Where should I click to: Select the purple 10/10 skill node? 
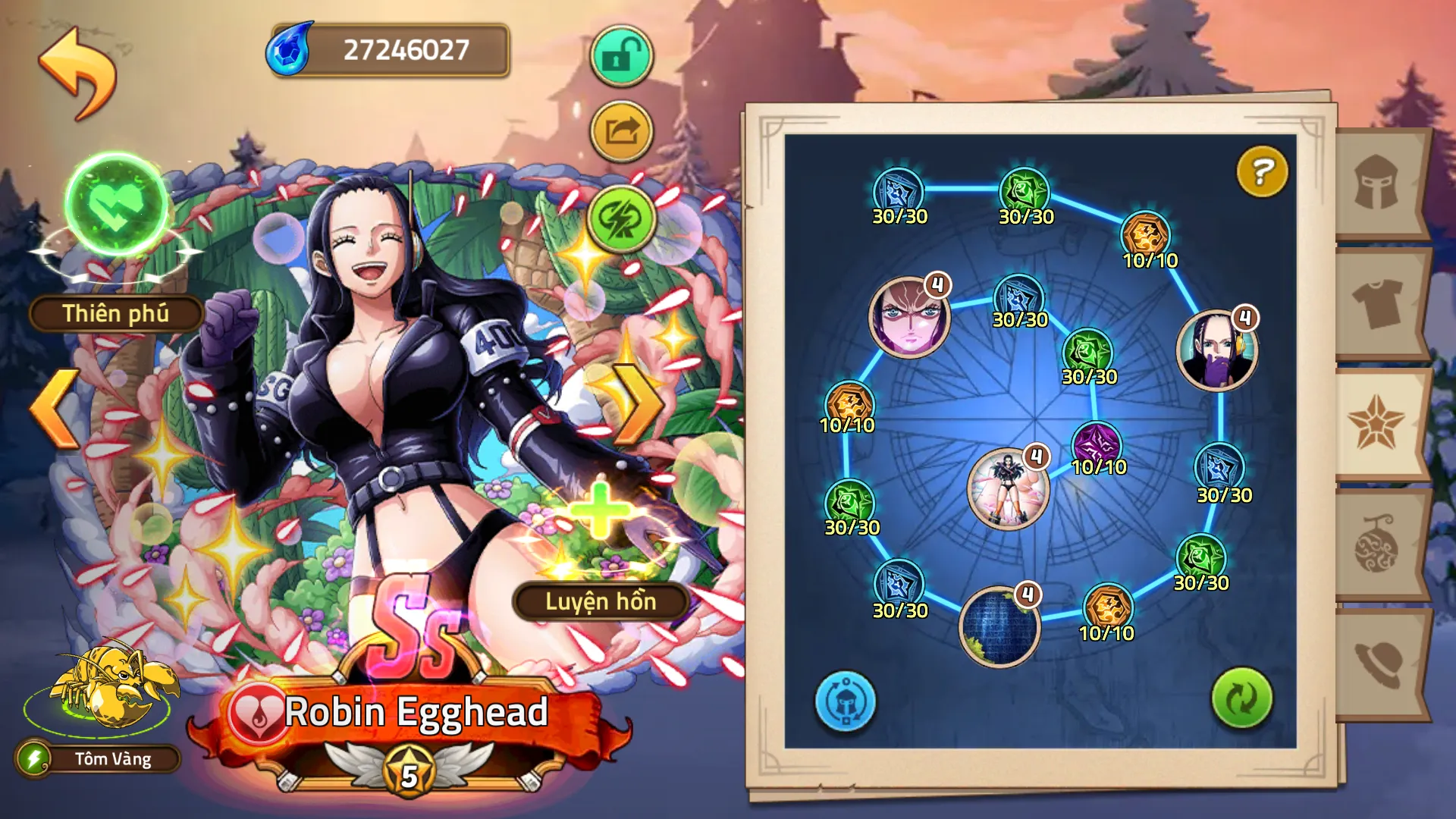pyautogui.click(x=1097, y=445)
